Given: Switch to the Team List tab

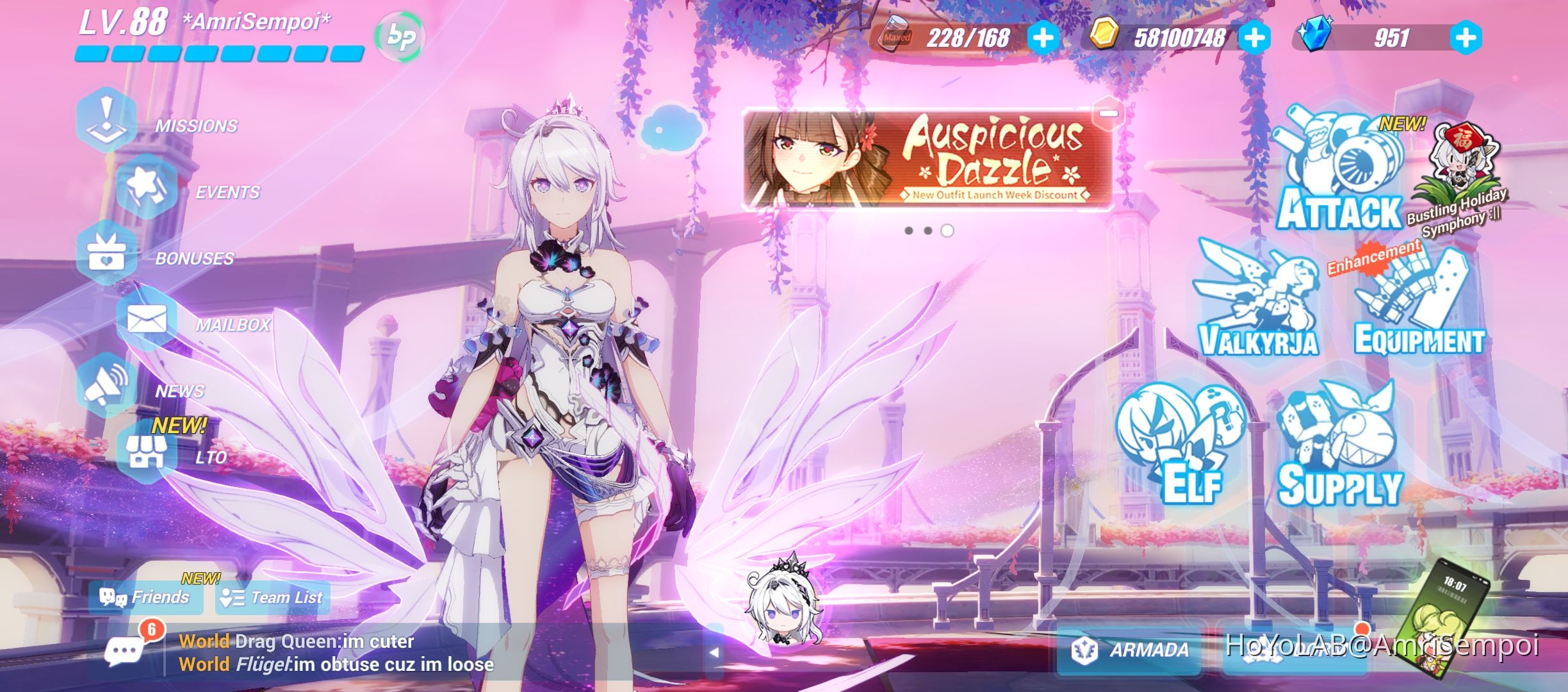Looking at the screenshot, I should (x=272, y=597).
